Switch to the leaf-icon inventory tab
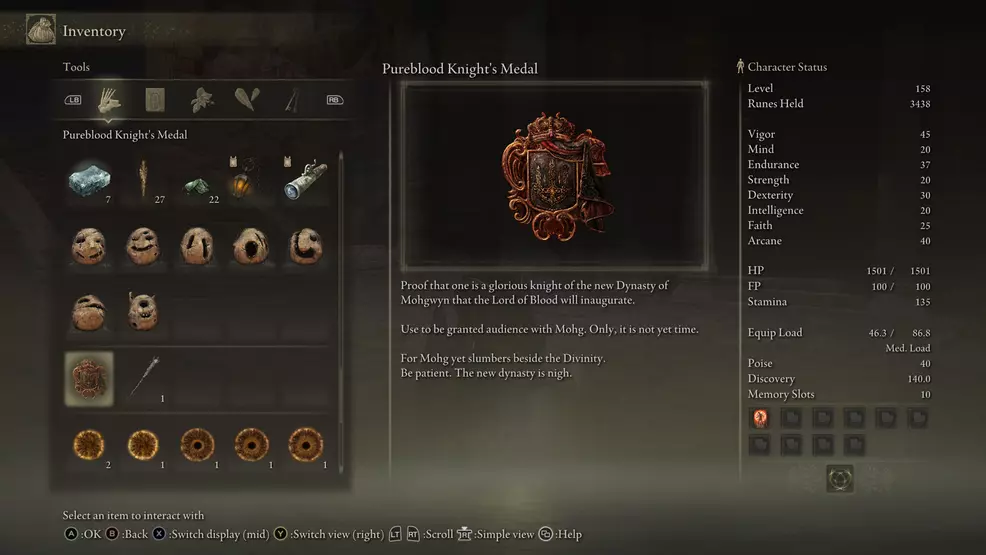This screenshot has height=555, width=986. pyautogui.click(x=201, y=99)
